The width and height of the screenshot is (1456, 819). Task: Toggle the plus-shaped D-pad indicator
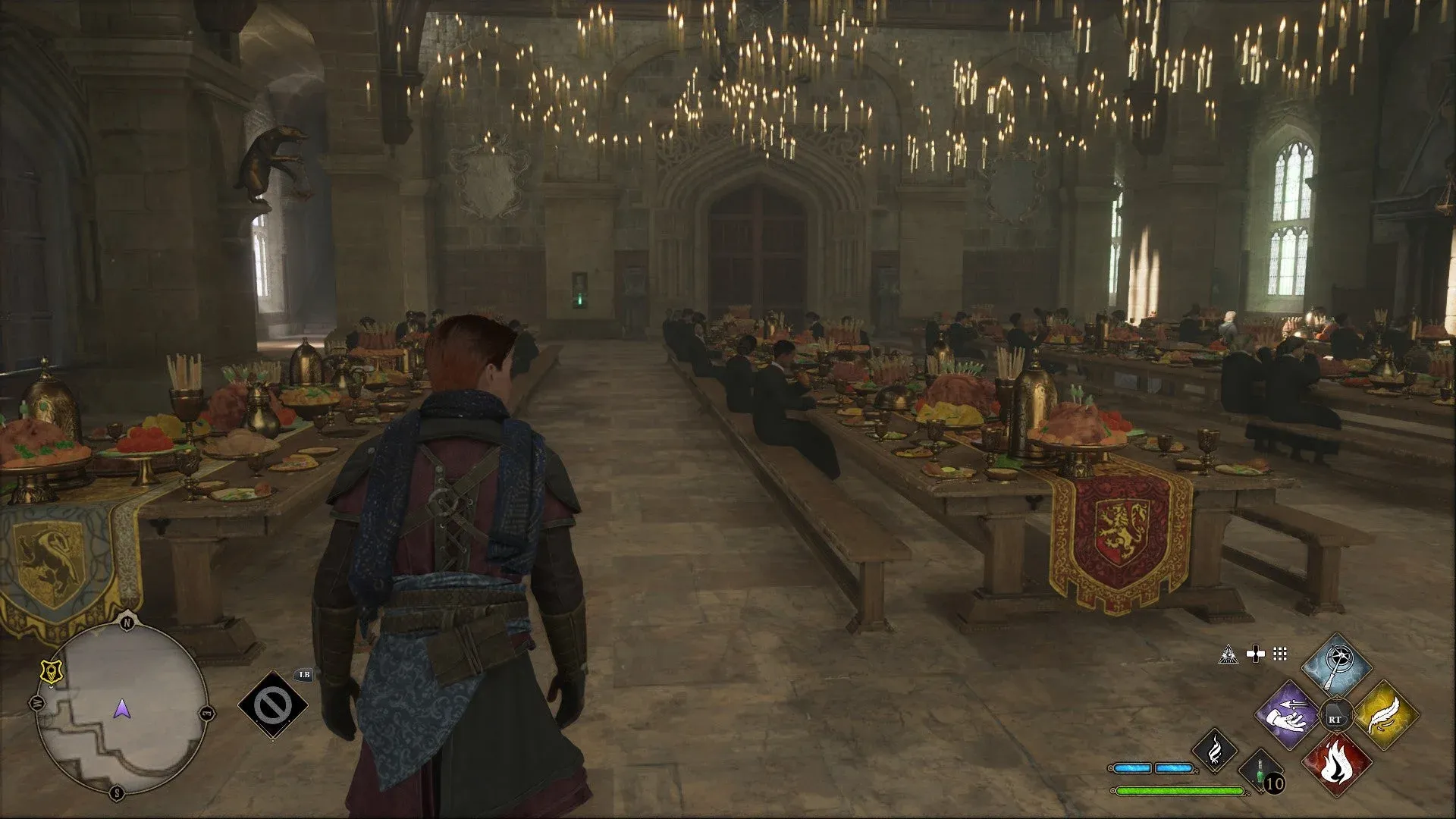pyautogui.click(x=1256, y=653)
